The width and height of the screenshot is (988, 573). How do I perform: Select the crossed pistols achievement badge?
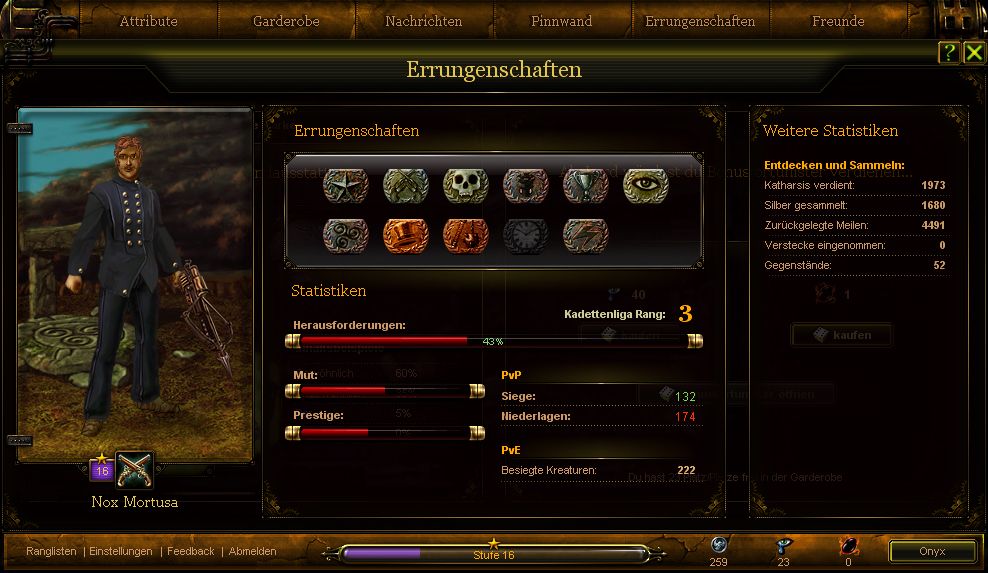point(405,185)
